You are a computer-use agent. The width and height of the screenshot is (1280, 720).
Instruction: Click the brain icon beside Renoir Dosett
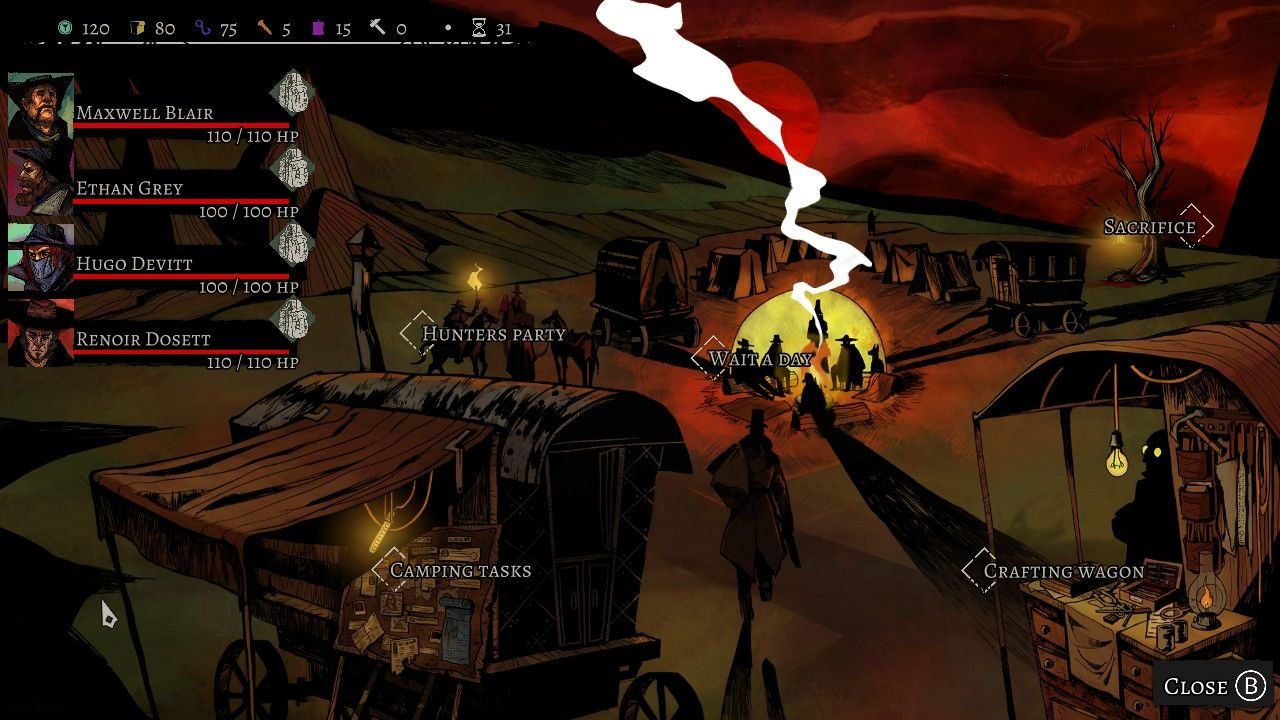(x=292, y=319)
